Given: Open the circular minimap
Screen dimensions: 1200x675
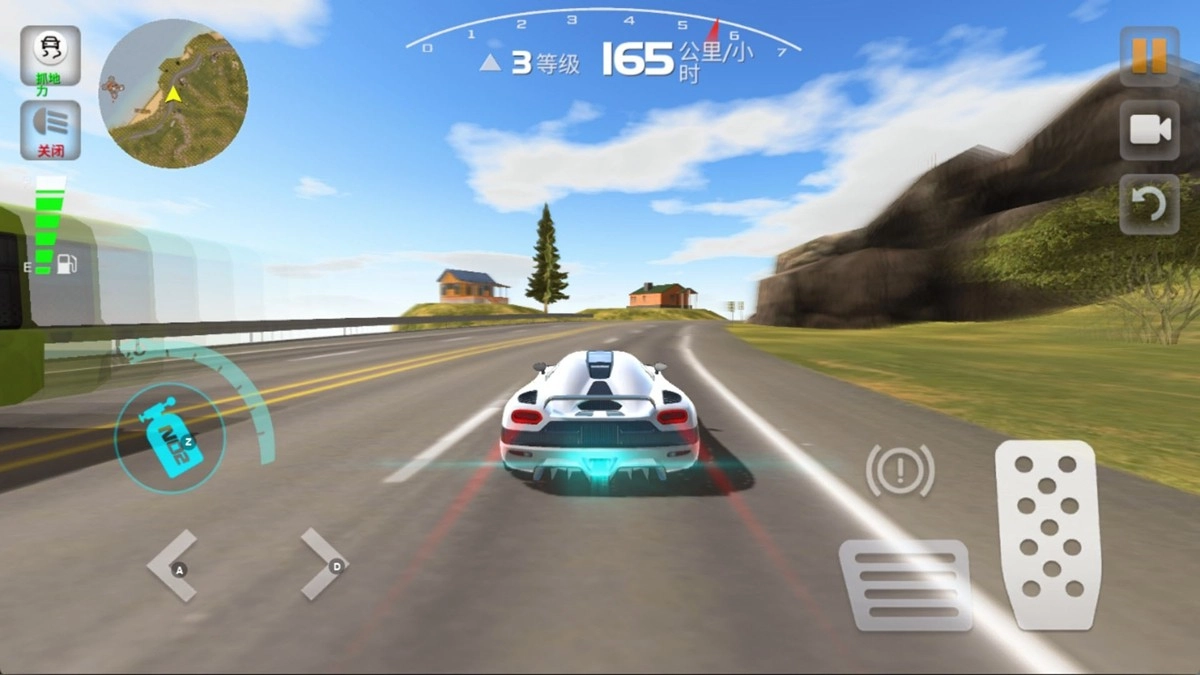Looking at the screenshot, I should pos(173,94).
